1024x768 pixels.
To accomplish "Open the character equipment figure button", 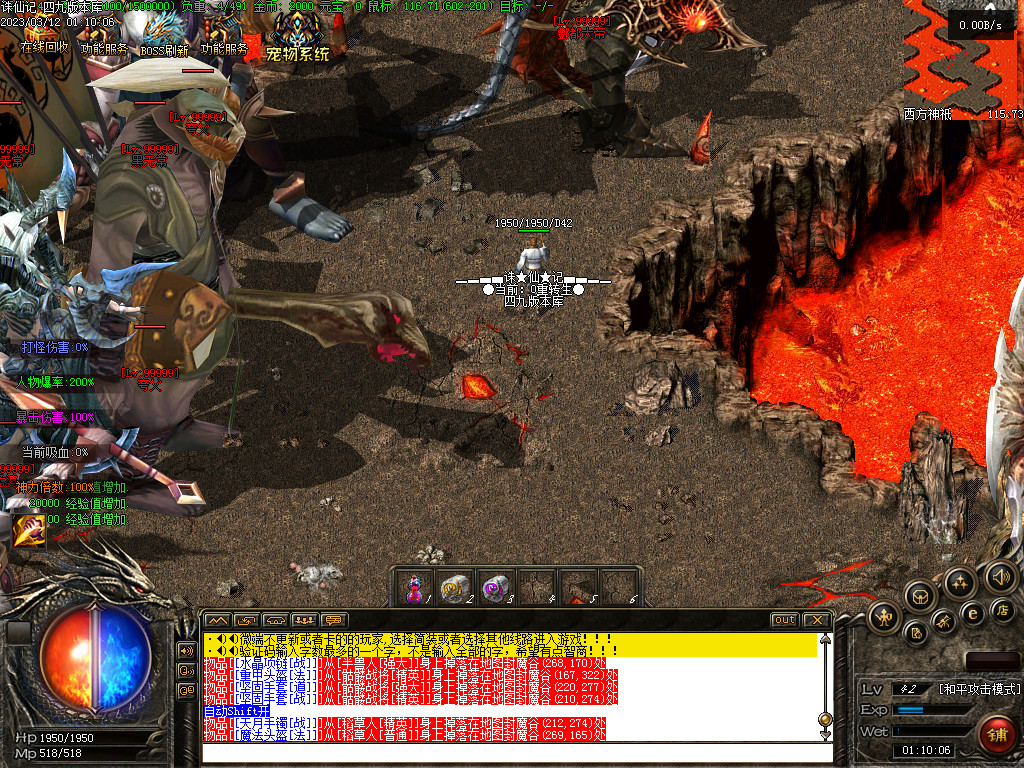I will tap(885, 615).
